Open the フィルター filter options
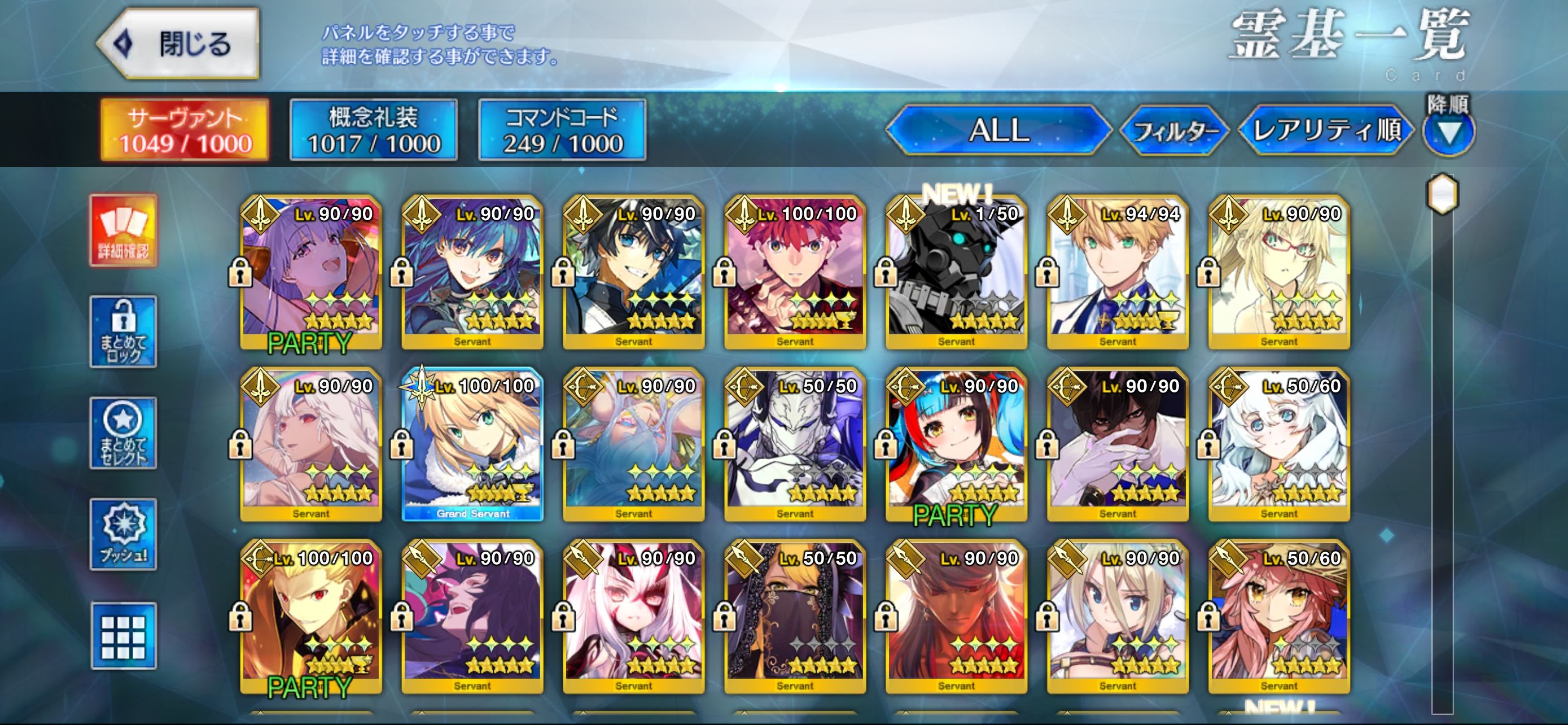1568x725 pixels. tap(1174, 130)
